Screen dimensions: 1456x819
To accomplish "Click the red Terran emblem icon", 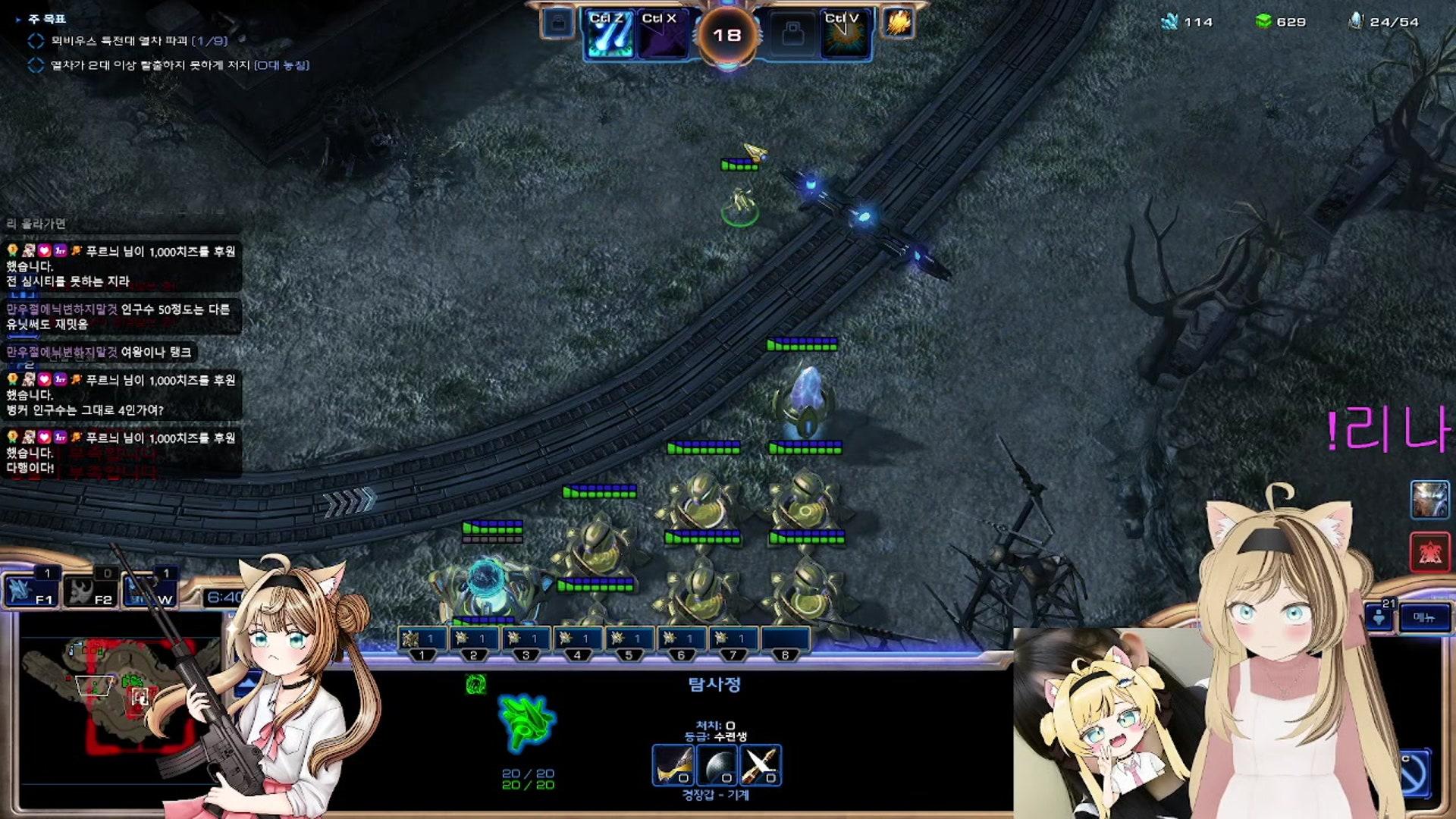I will pos(1429,552).
